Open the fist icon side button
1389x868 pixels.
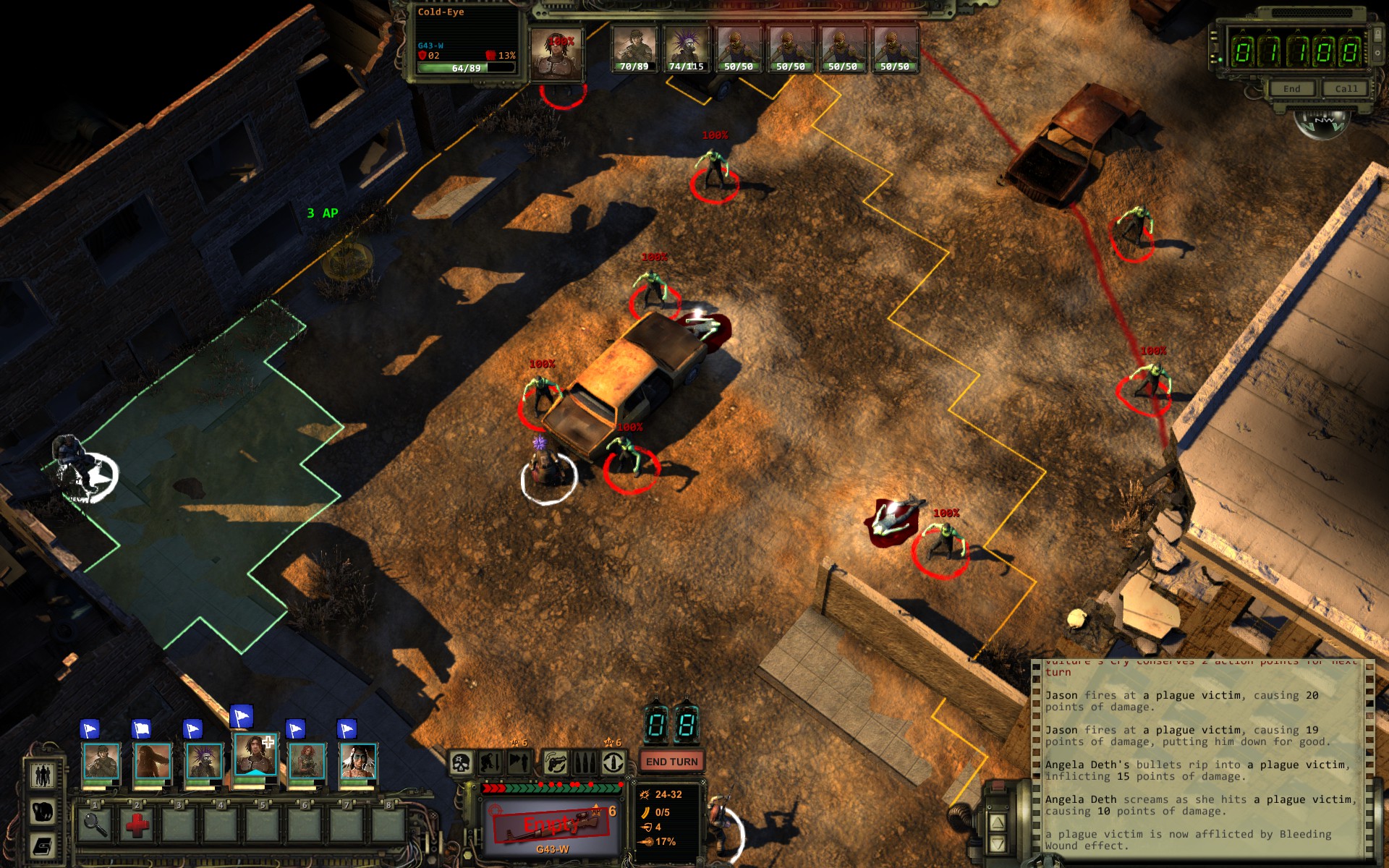43,811
